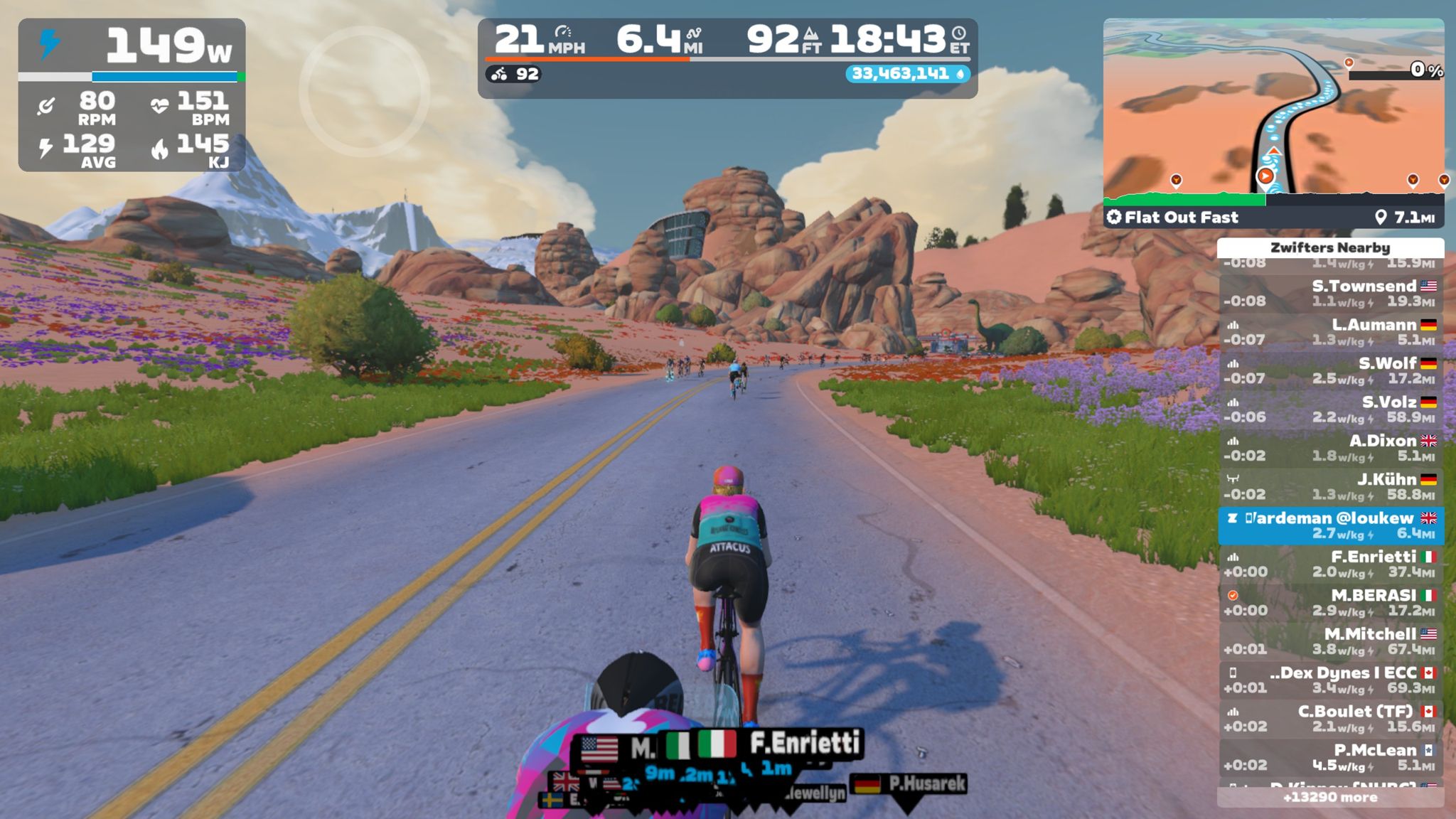Select M.Mitchell from the rider list
The image size is (1456, 819).
(x=1331, y=641)
